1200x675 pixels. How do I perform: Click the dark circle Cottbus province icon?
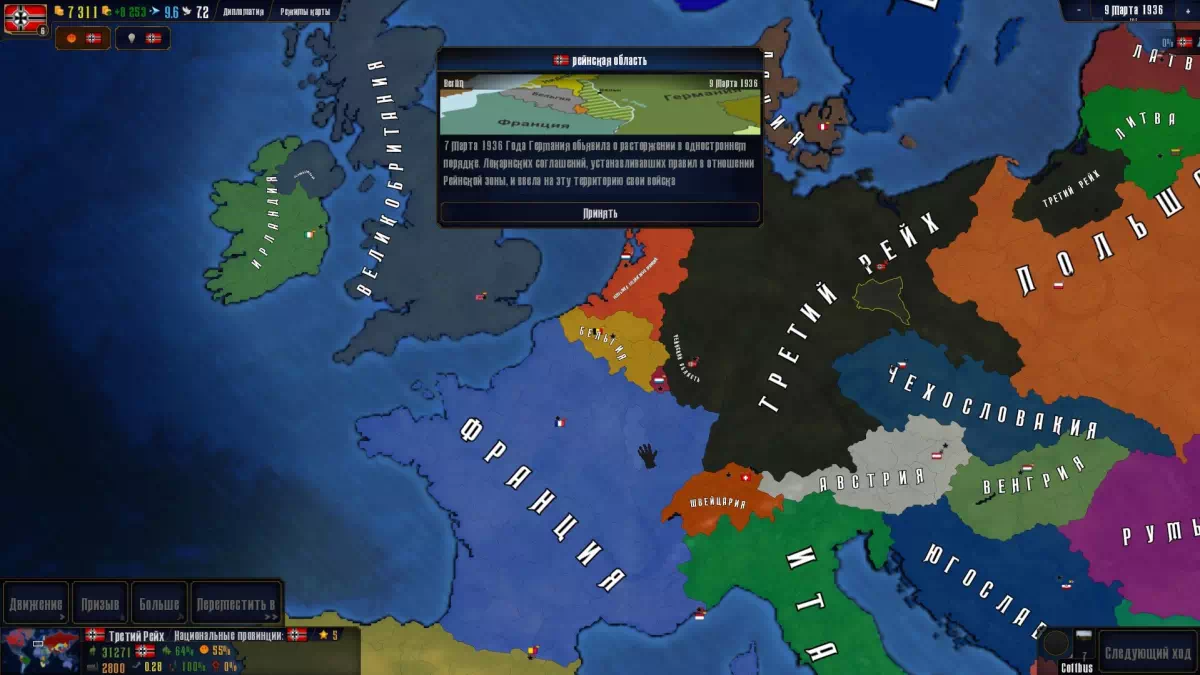(1055, 643)
